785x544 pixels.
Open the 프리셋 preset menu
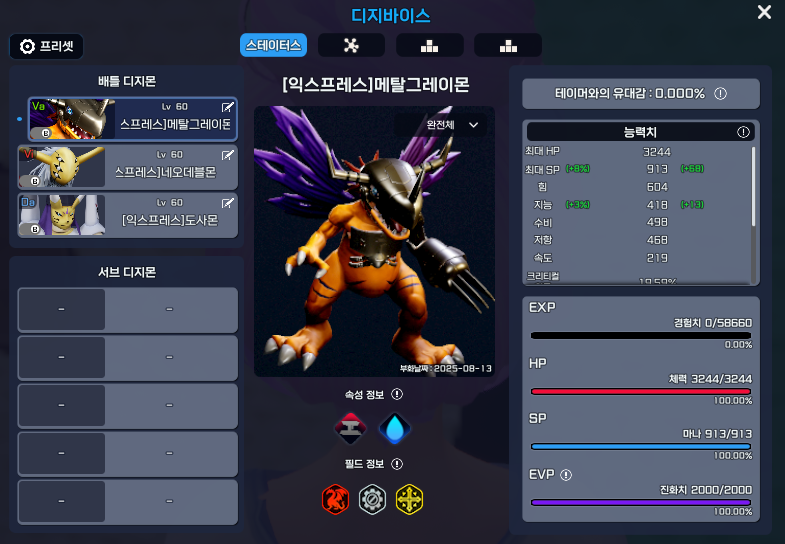click(46, 47)
